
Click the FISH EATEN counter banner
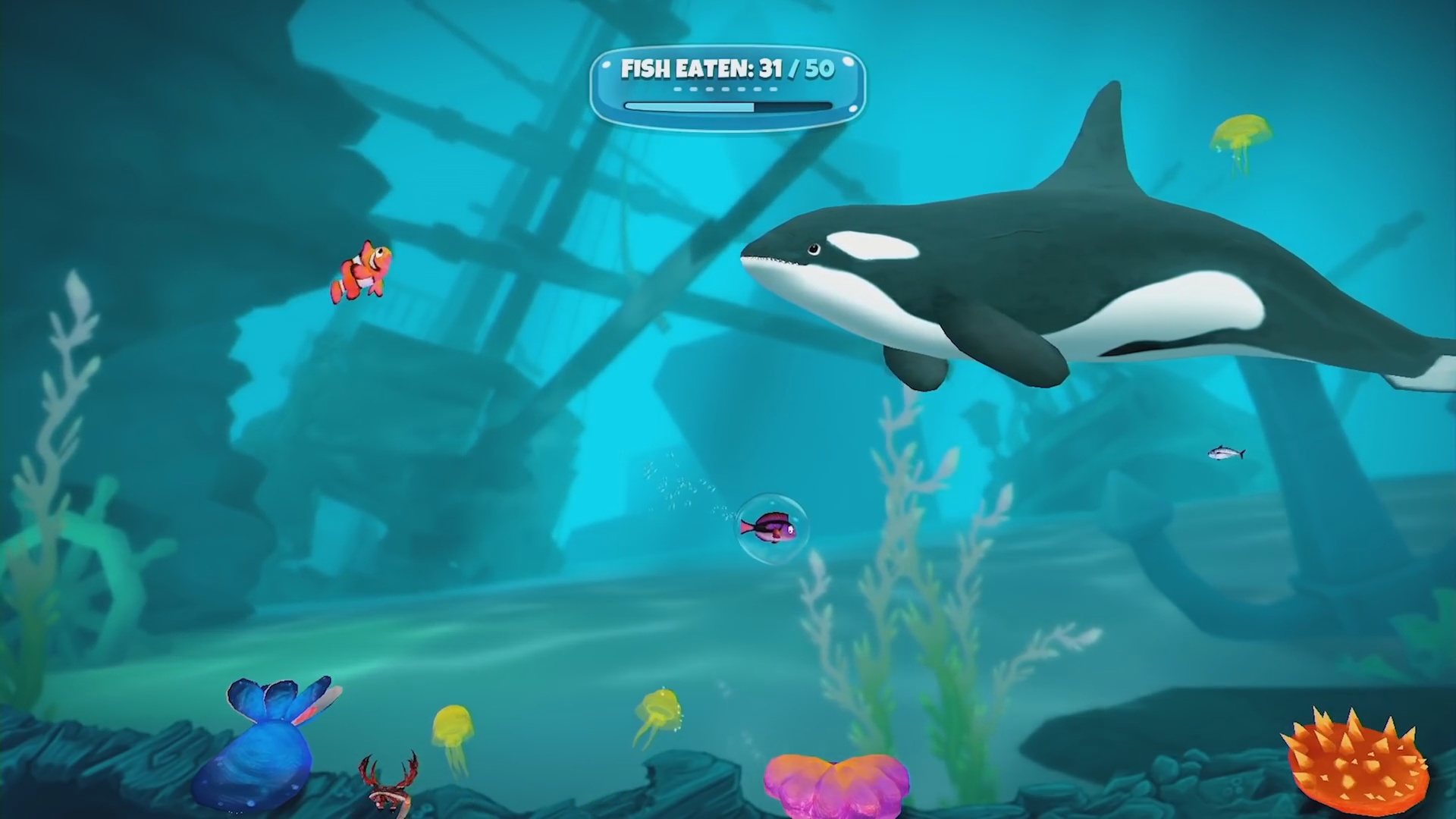click(728, 70)
